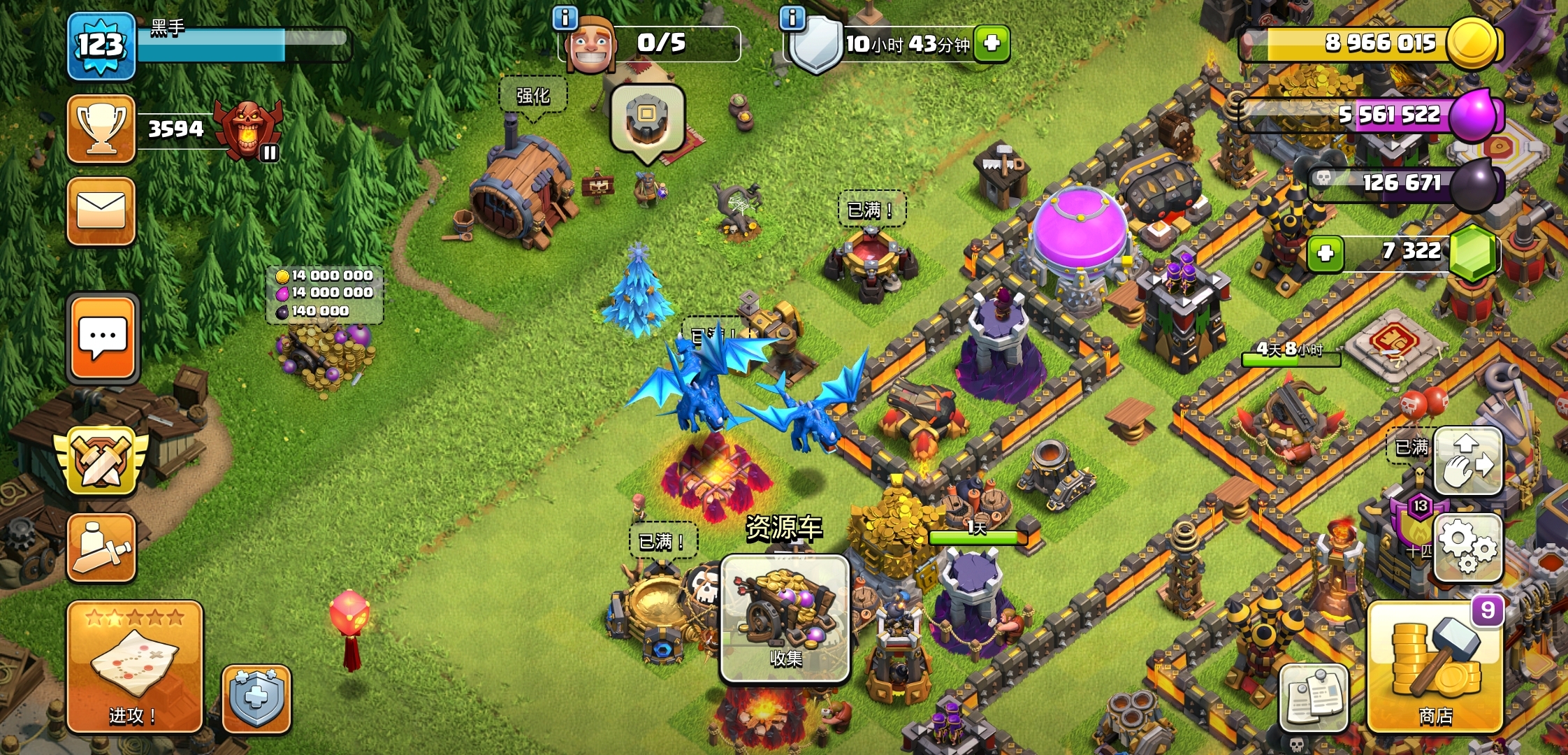Tap the 进攻 attack button
The image size is (1568, 755).
tap(135, 667)
